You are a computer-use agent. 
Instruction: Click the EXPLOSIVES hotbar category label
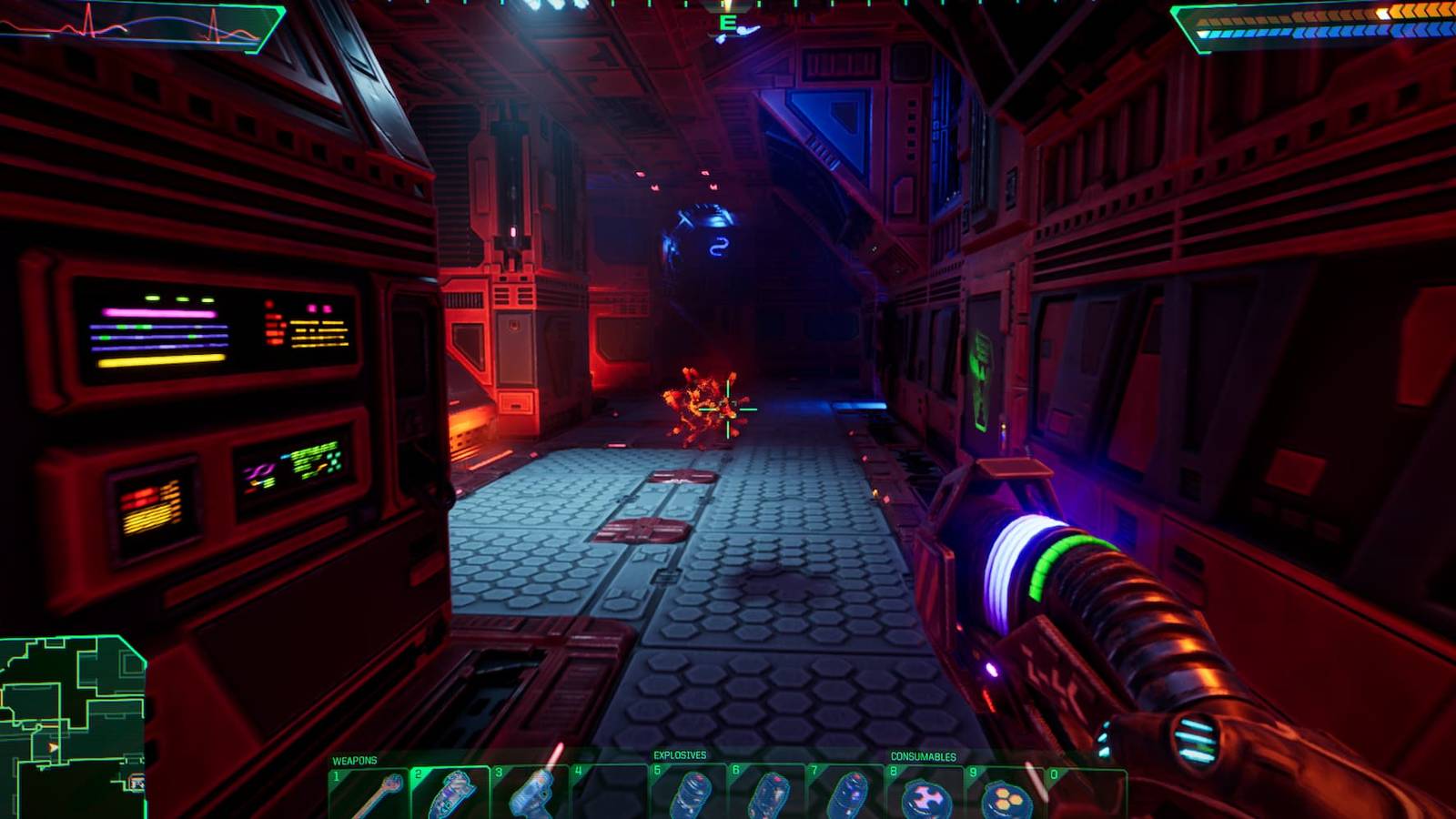pos(679,754)
